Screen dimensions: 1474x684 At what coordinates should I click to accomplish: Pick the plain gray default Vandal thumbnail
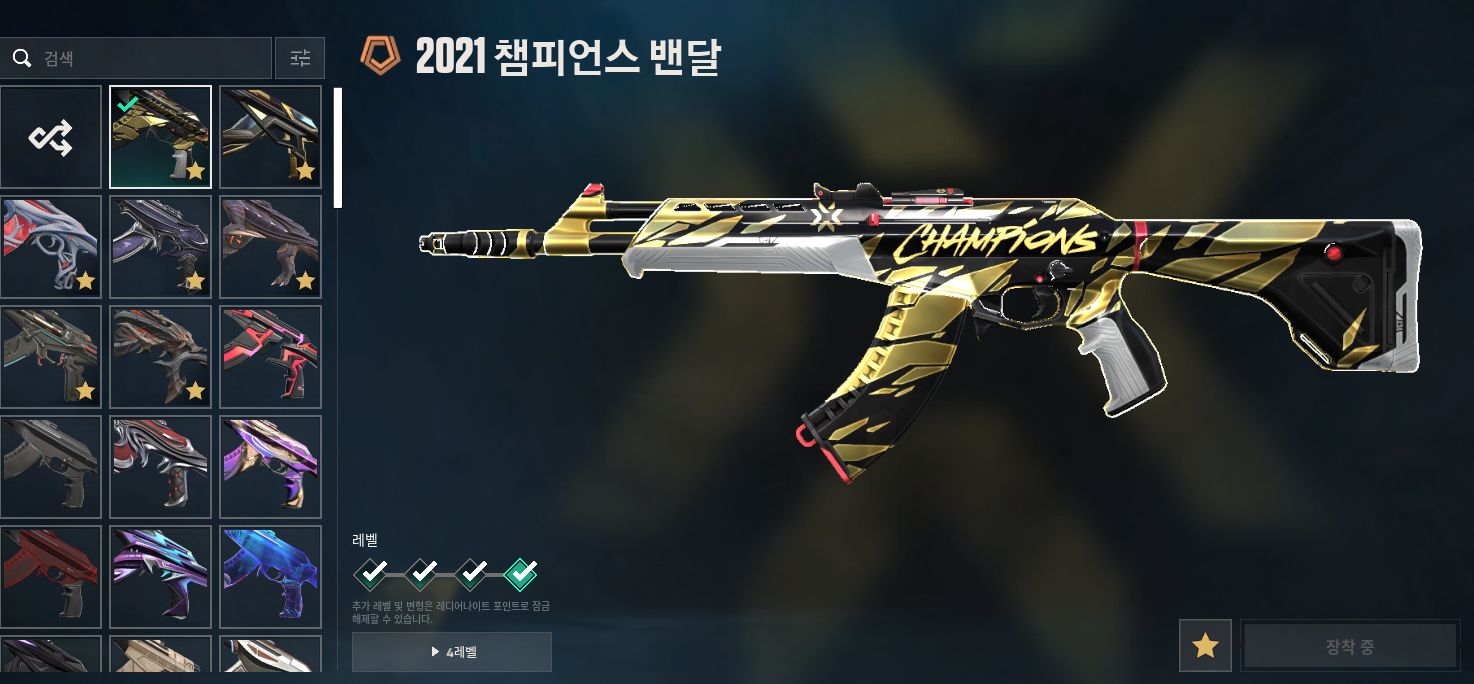(51, 467)
